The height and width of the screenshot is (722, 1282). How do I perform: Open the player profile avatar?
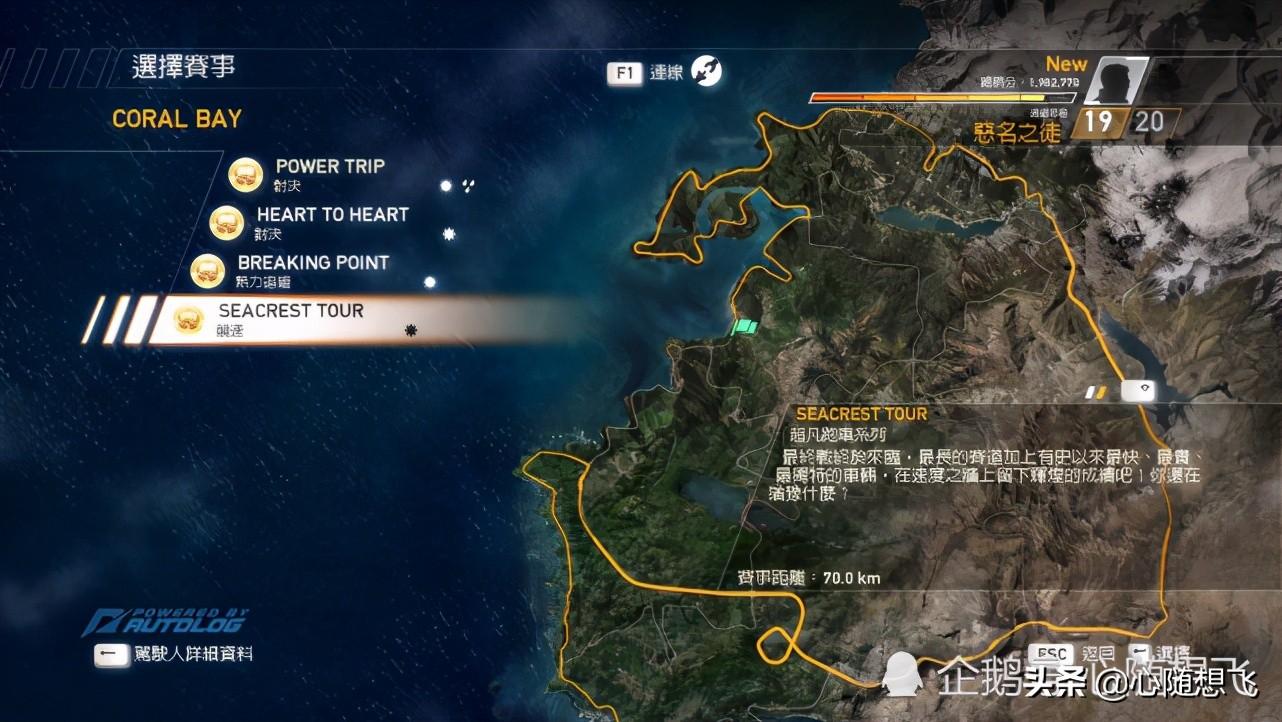point(1114,81)
